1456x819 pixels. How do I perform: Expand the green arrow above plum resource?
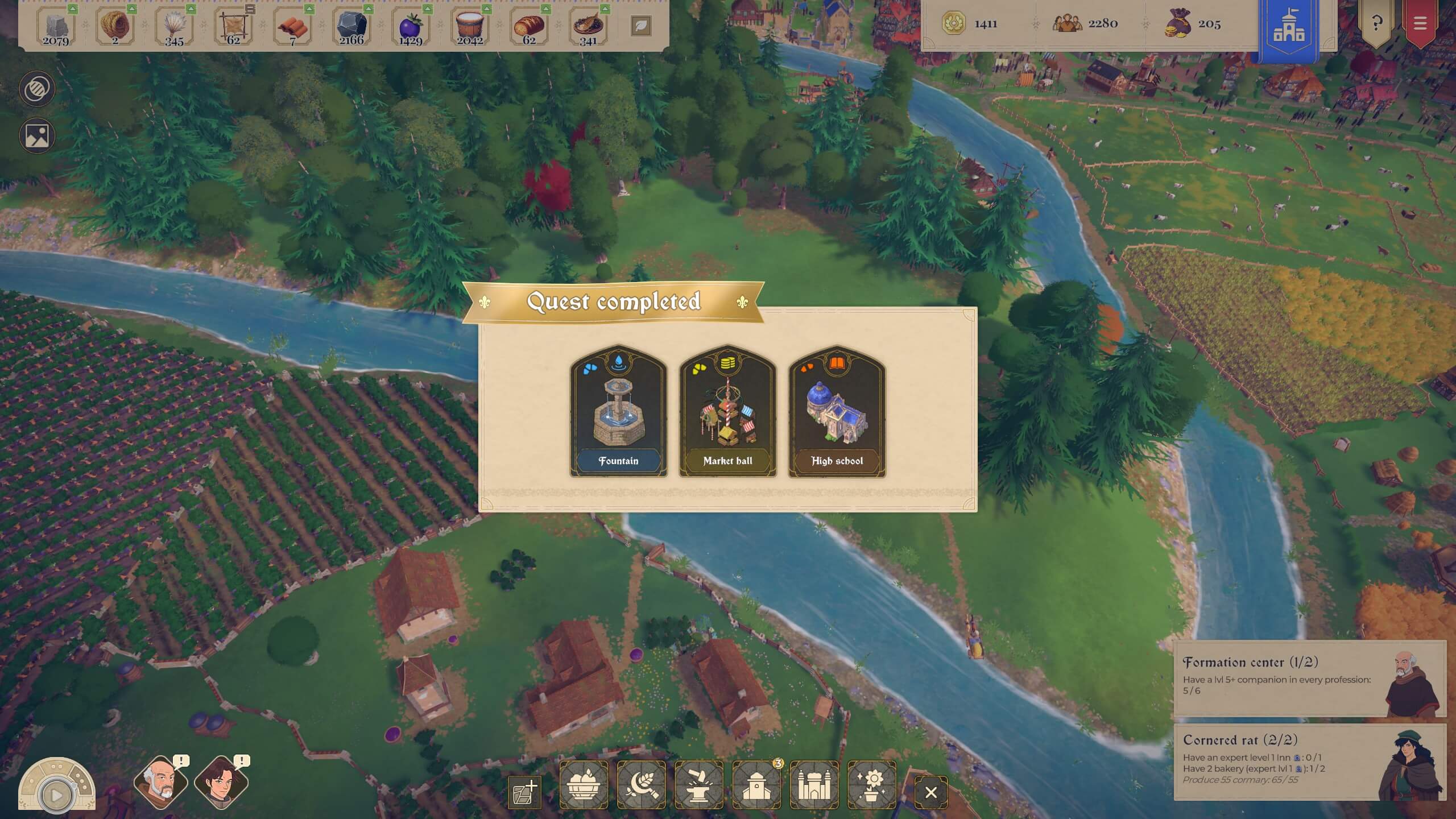[427, 9]
